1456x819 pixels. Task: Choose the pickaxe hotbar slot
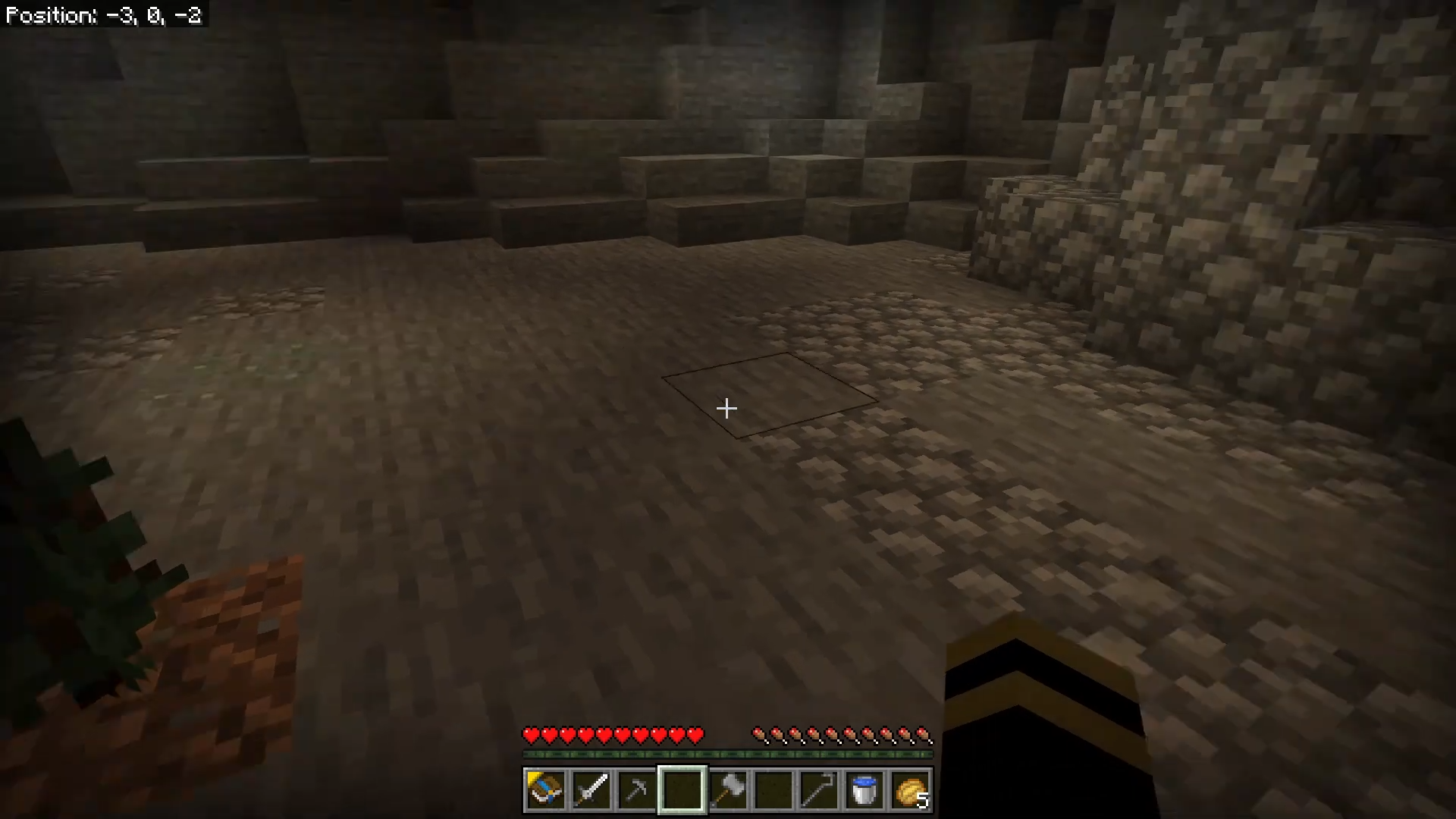(x=636, y=790)
